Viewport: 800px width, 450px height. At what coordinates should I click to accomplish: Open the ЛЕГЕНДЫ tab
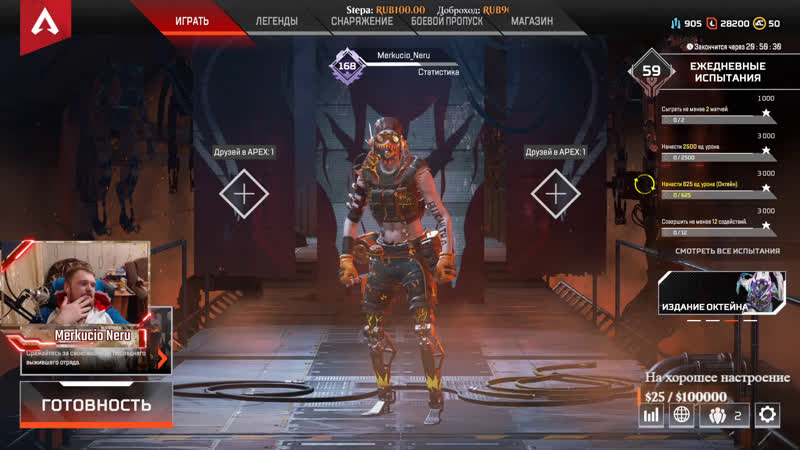276,20
